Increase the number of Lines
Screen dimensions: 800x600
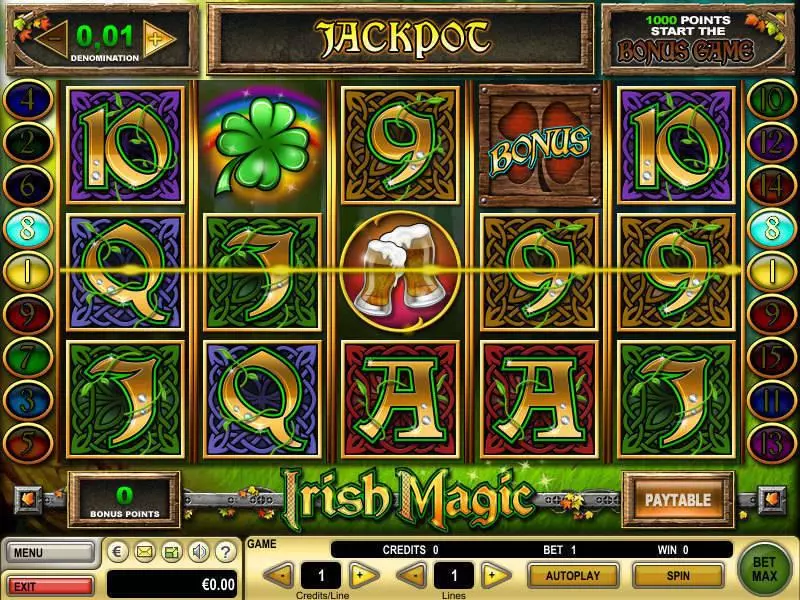click(491, 575)
